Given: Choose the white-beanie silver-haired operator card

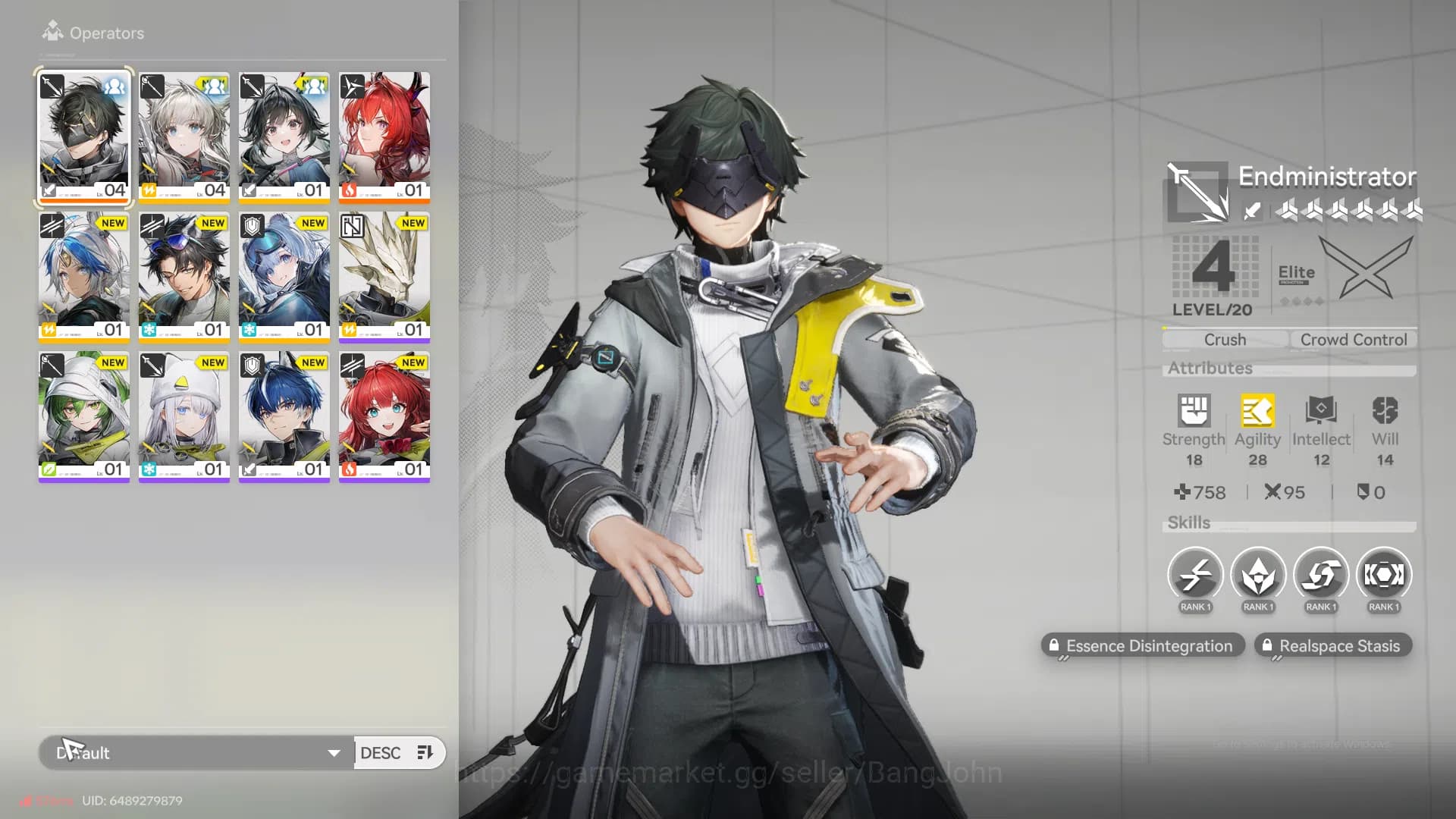Looking at the screenshot, I should (x=184, y=416).
